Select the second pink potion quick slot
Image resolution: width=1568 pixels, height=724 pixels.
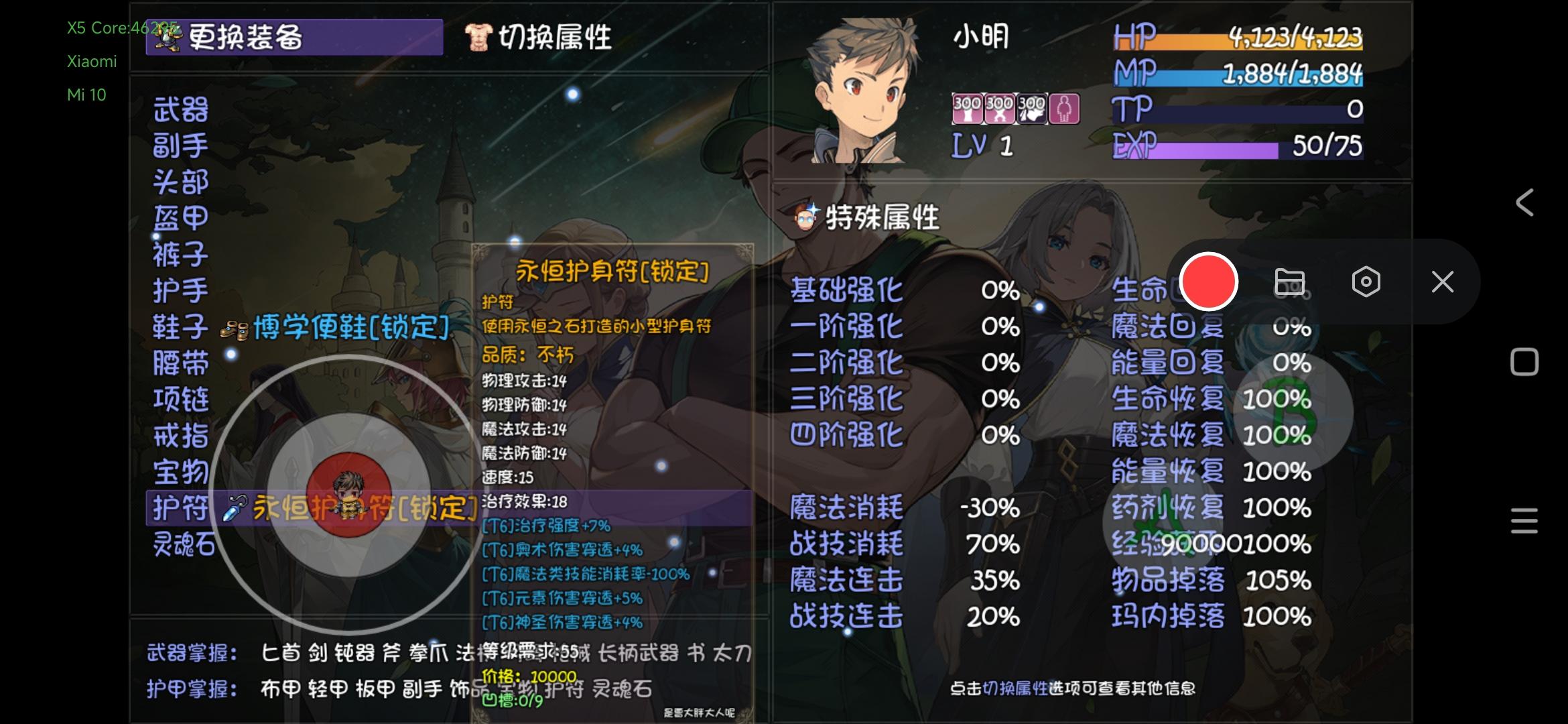[x=1000, y=109]
